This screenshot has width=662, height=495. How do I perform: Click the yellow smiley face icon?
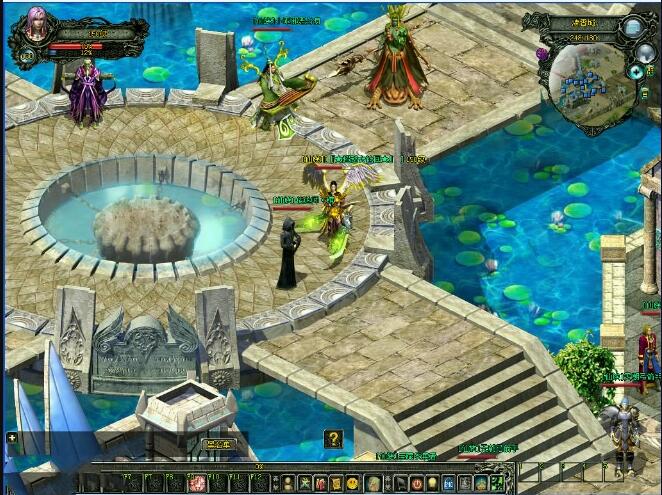tap(353, 484)
